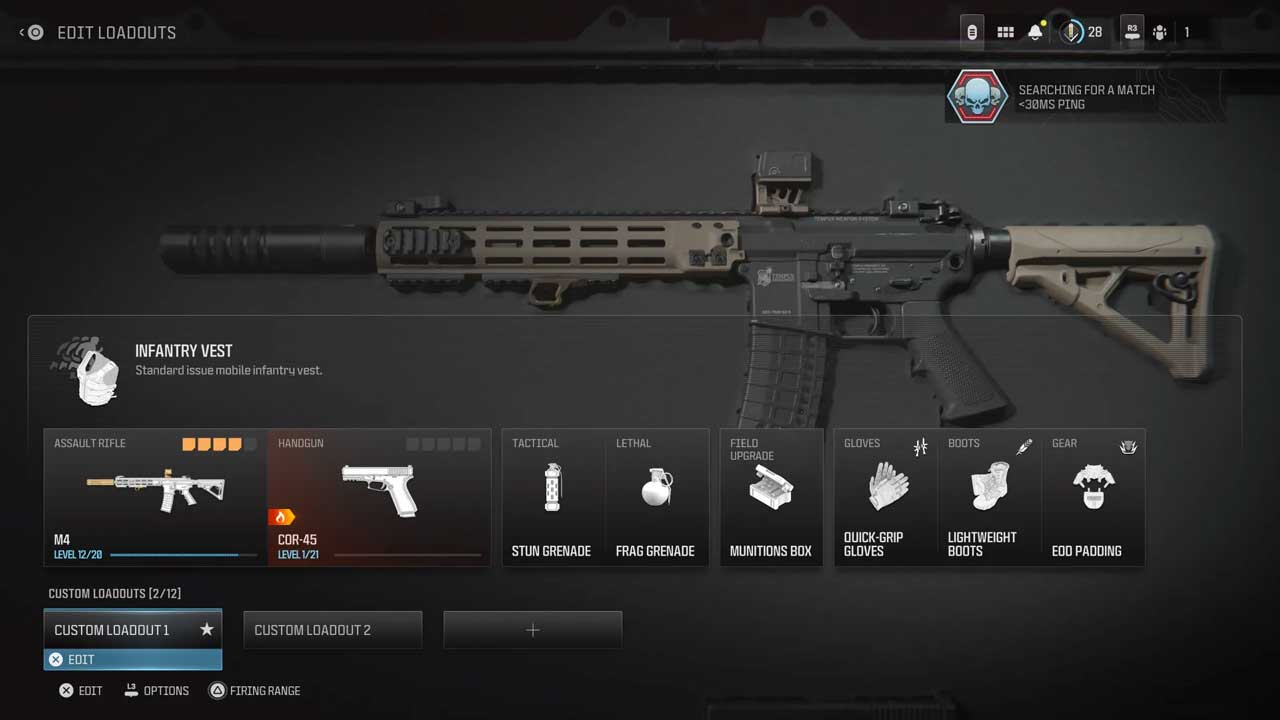The image size is (1280, 720).
Task: Open the party members icon
Action: coord(1160,33)
